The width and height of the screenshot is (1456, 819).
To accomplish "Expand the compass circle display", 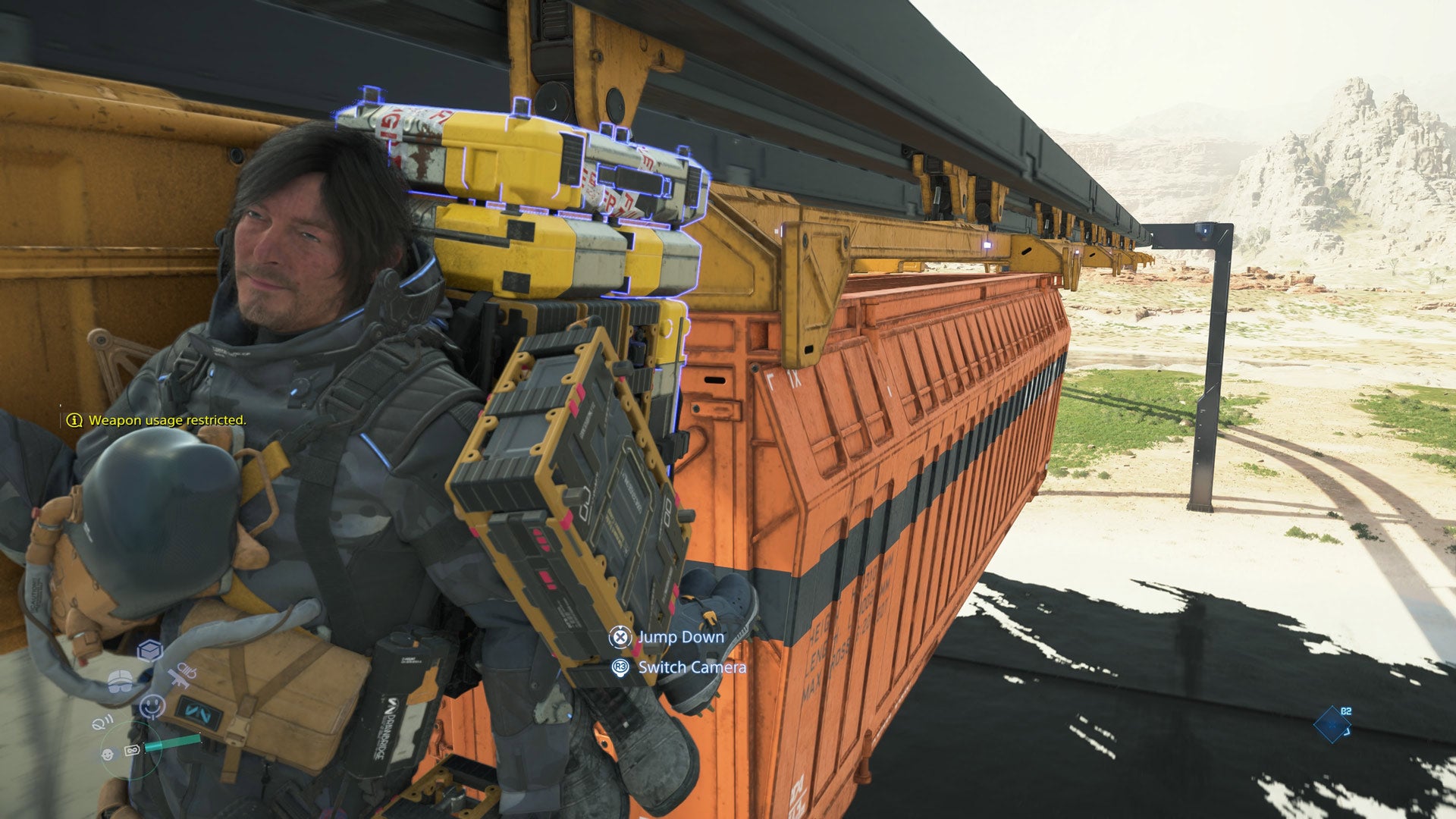I will point(131,751).
